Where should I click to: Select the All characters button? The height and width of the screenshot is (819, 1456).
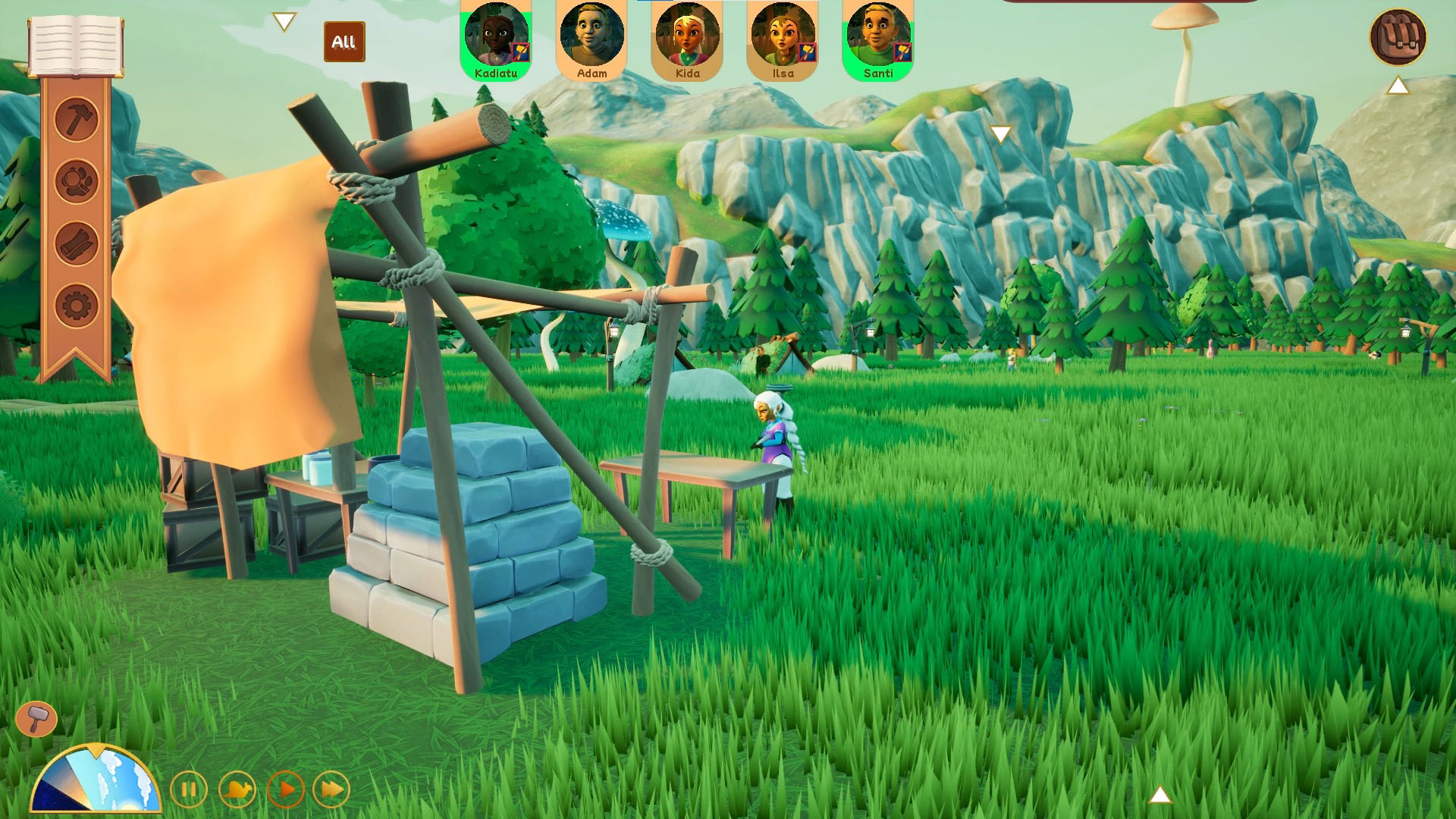click(344, 42)
